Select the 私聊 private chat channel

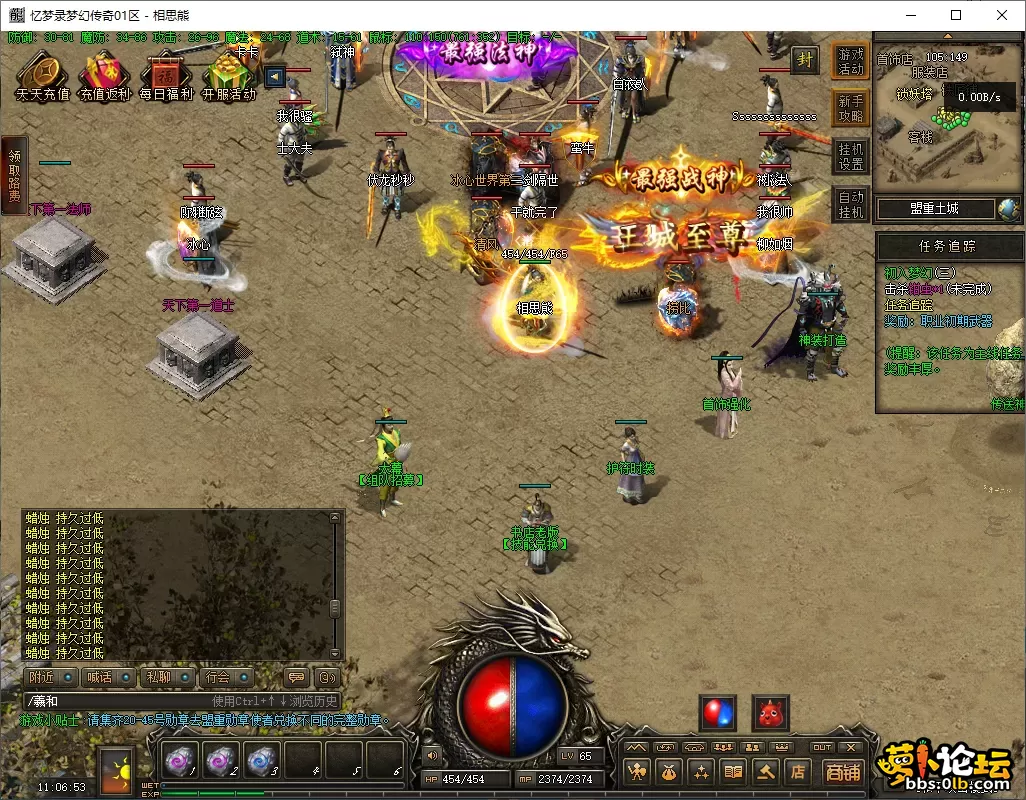166,677
